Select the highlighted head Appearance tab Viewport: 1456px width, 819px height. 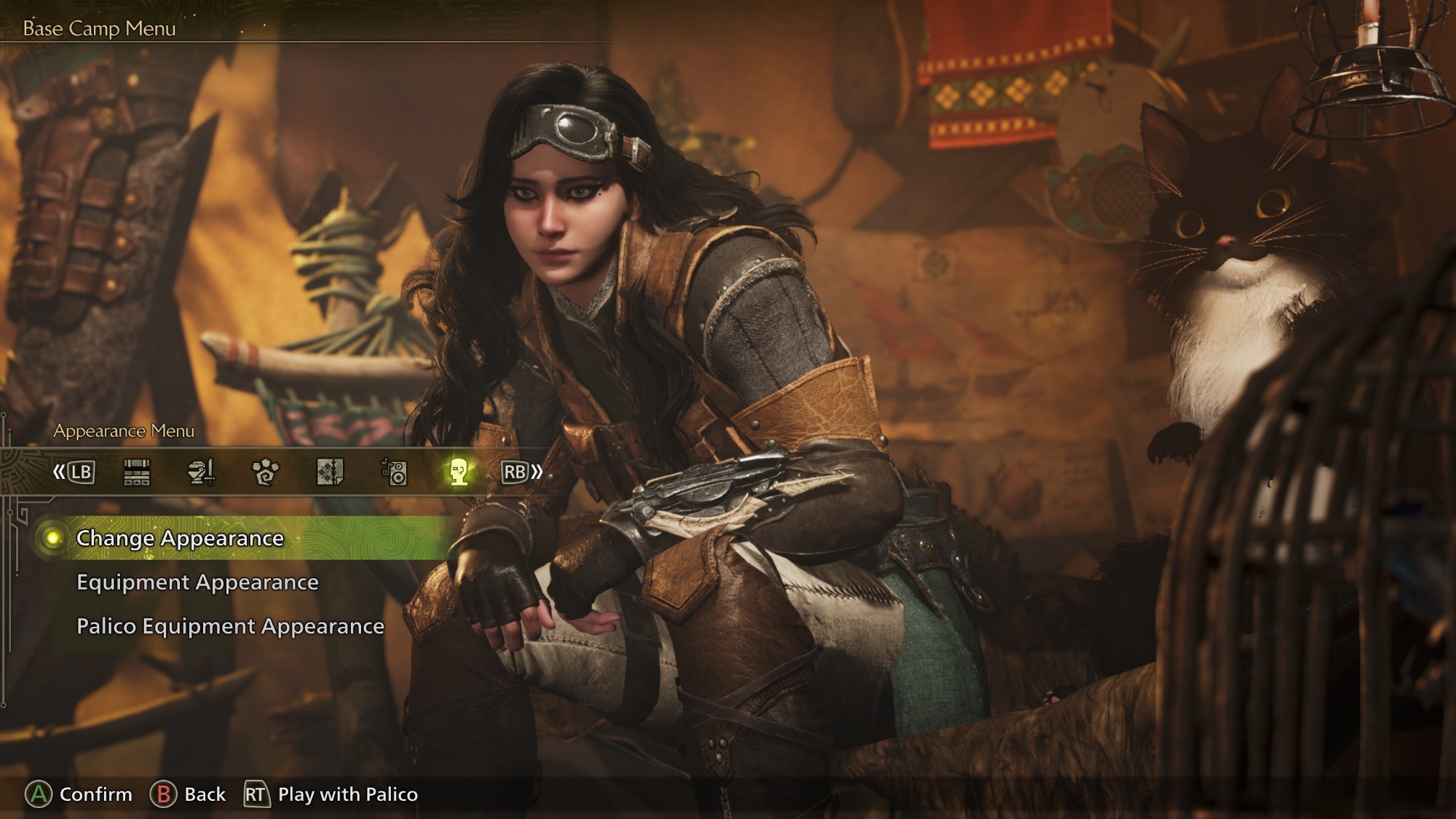point(458,472)
